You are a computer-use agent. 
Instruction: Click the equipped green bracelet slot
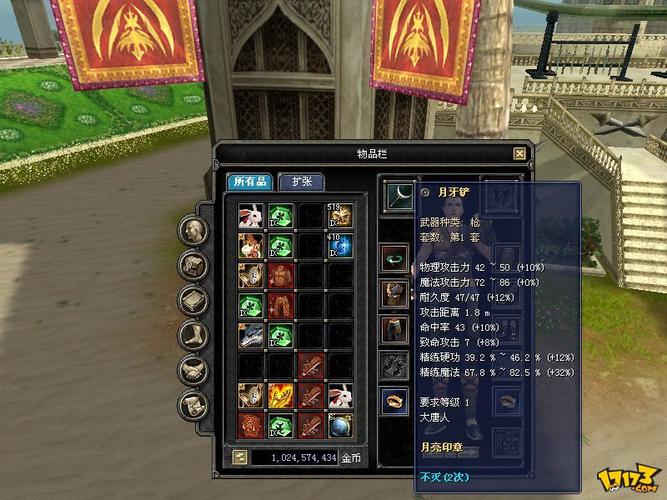(x=396, y=259)
